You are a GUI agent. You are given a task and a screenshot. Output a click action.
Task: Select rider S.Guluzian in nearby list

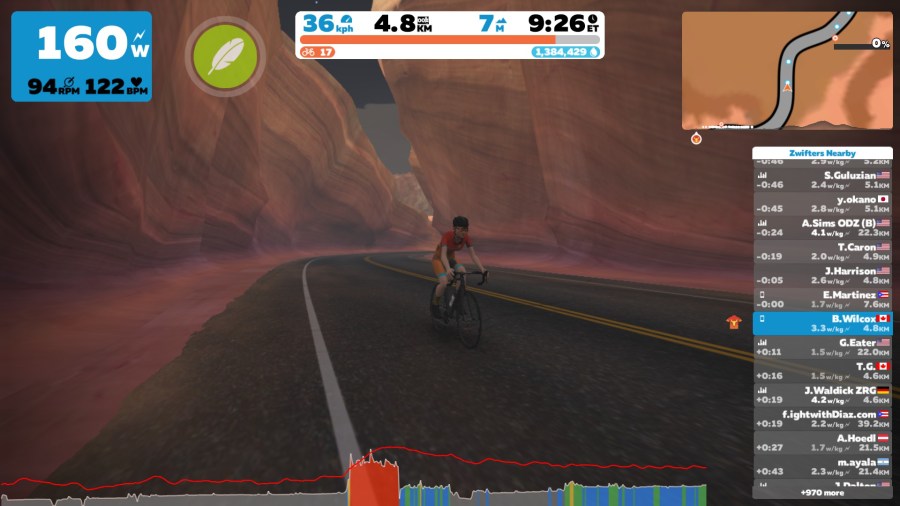tap(822, 180)
